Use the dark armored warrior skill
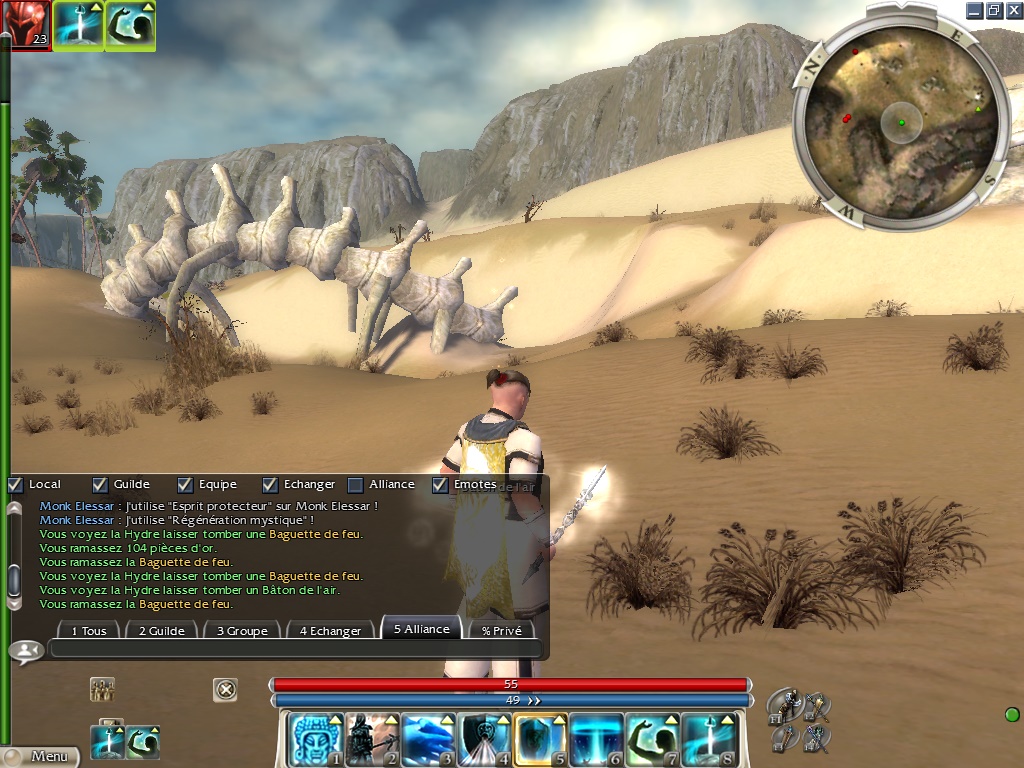The height and width of the screenshot is (768, 1024). (x=372, y=739)
